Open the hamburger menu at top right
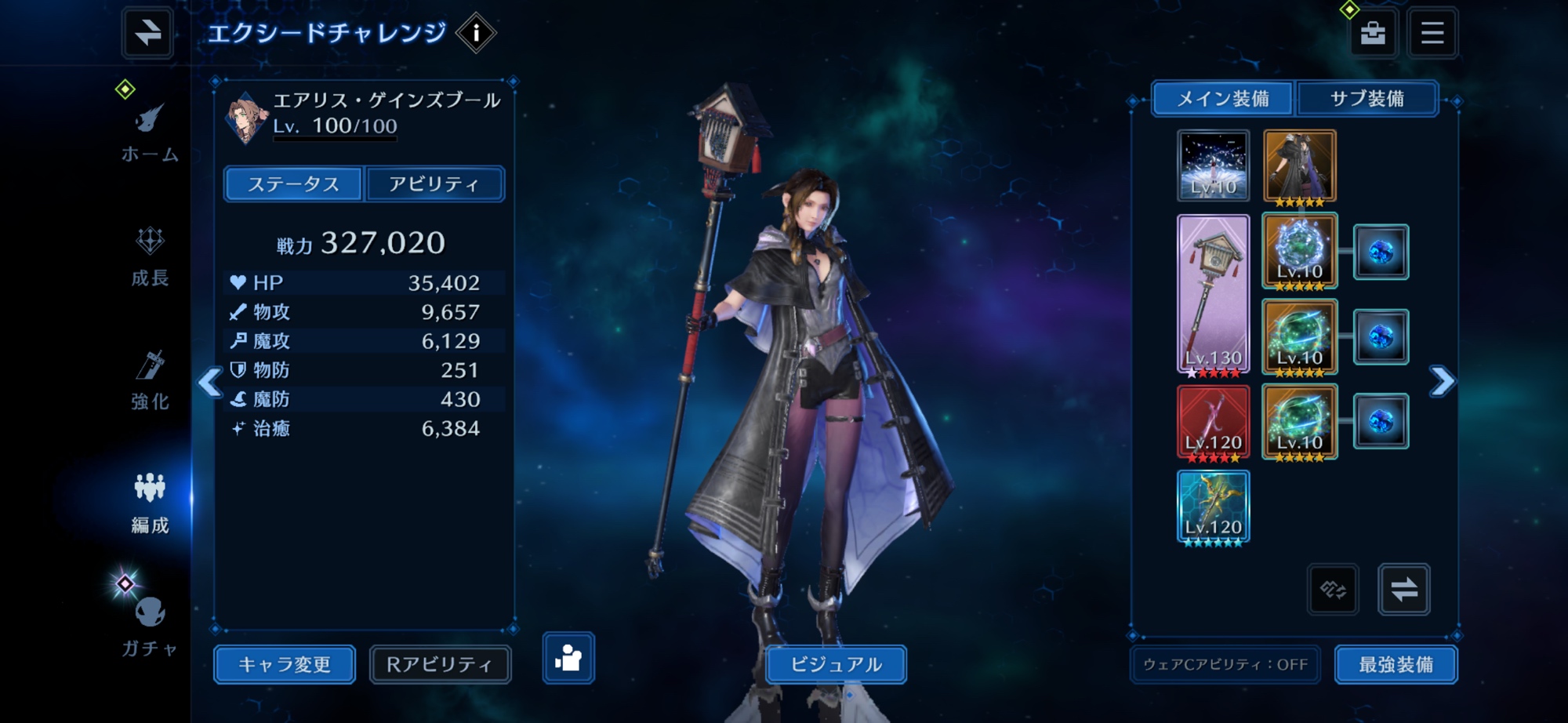This screenshot has height=723, width=1568. [1432, 33]
